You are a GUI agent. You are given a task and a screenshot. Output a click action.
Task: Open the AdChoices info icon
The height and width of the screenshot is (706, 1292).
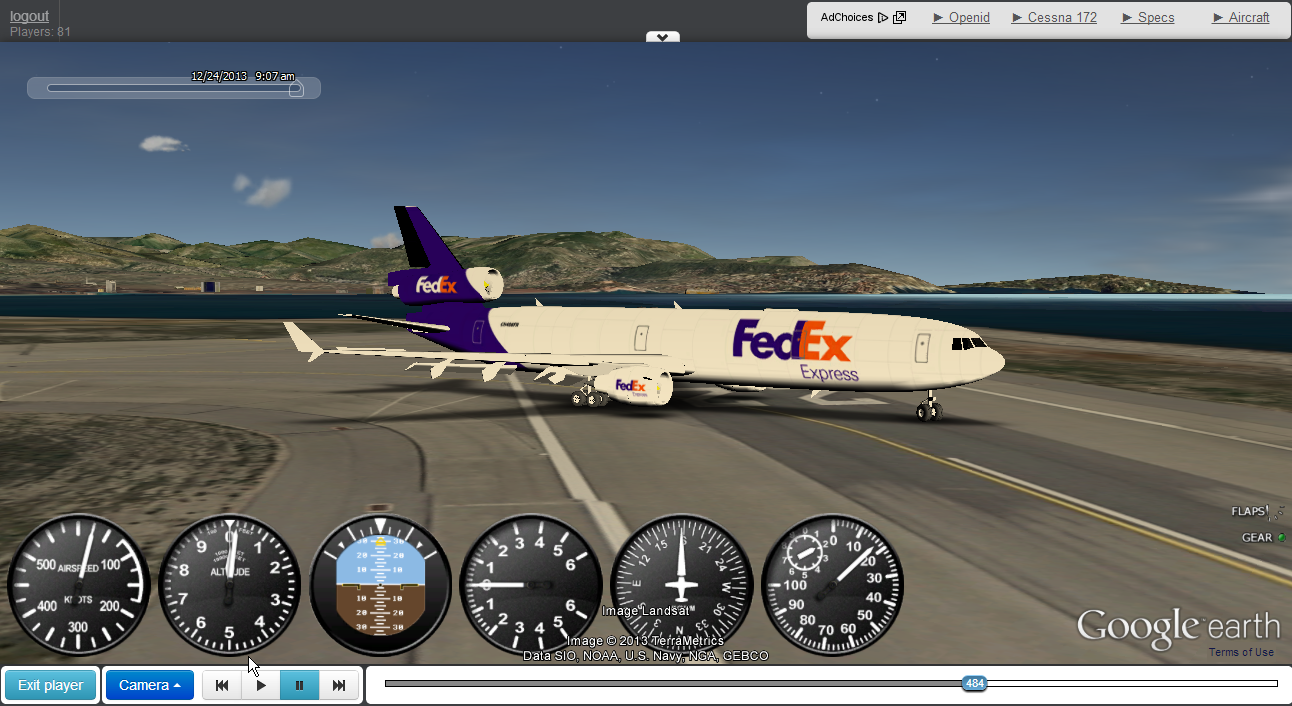(x=899, y=17)
